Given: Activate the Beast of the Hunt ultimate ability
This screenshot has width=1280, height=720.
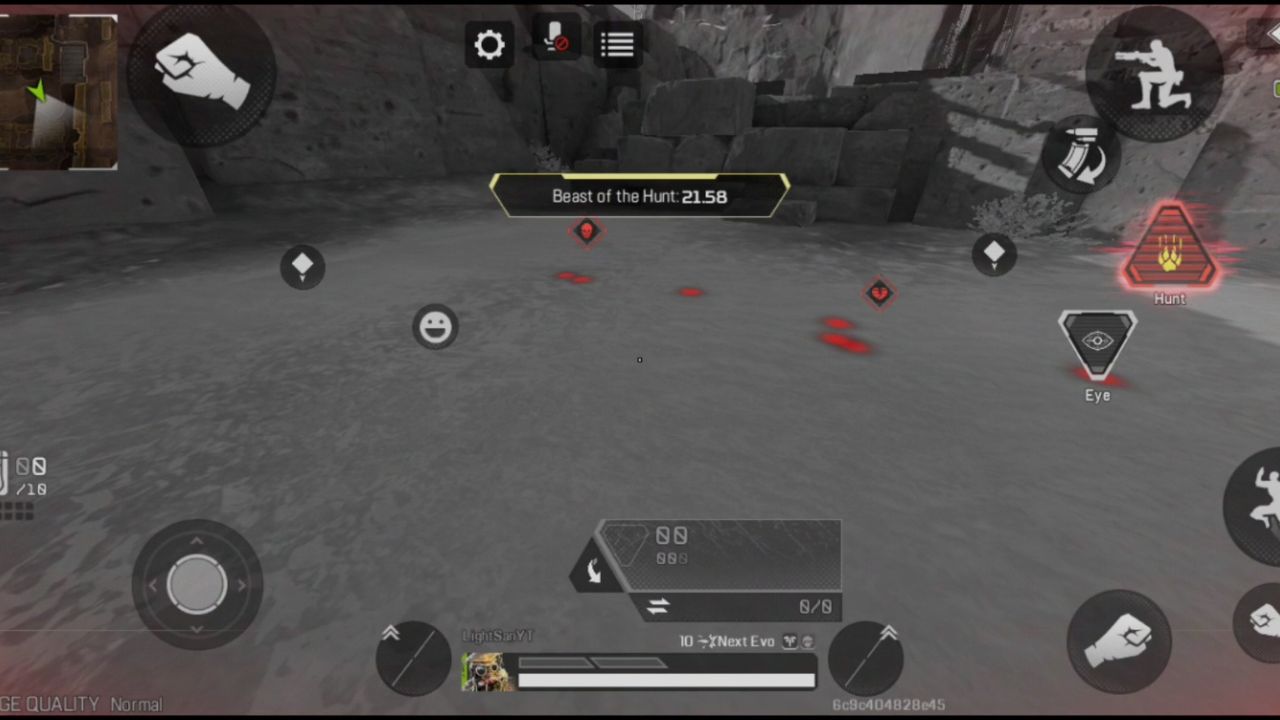Looking at the screenshot, I should (1170, 250).
